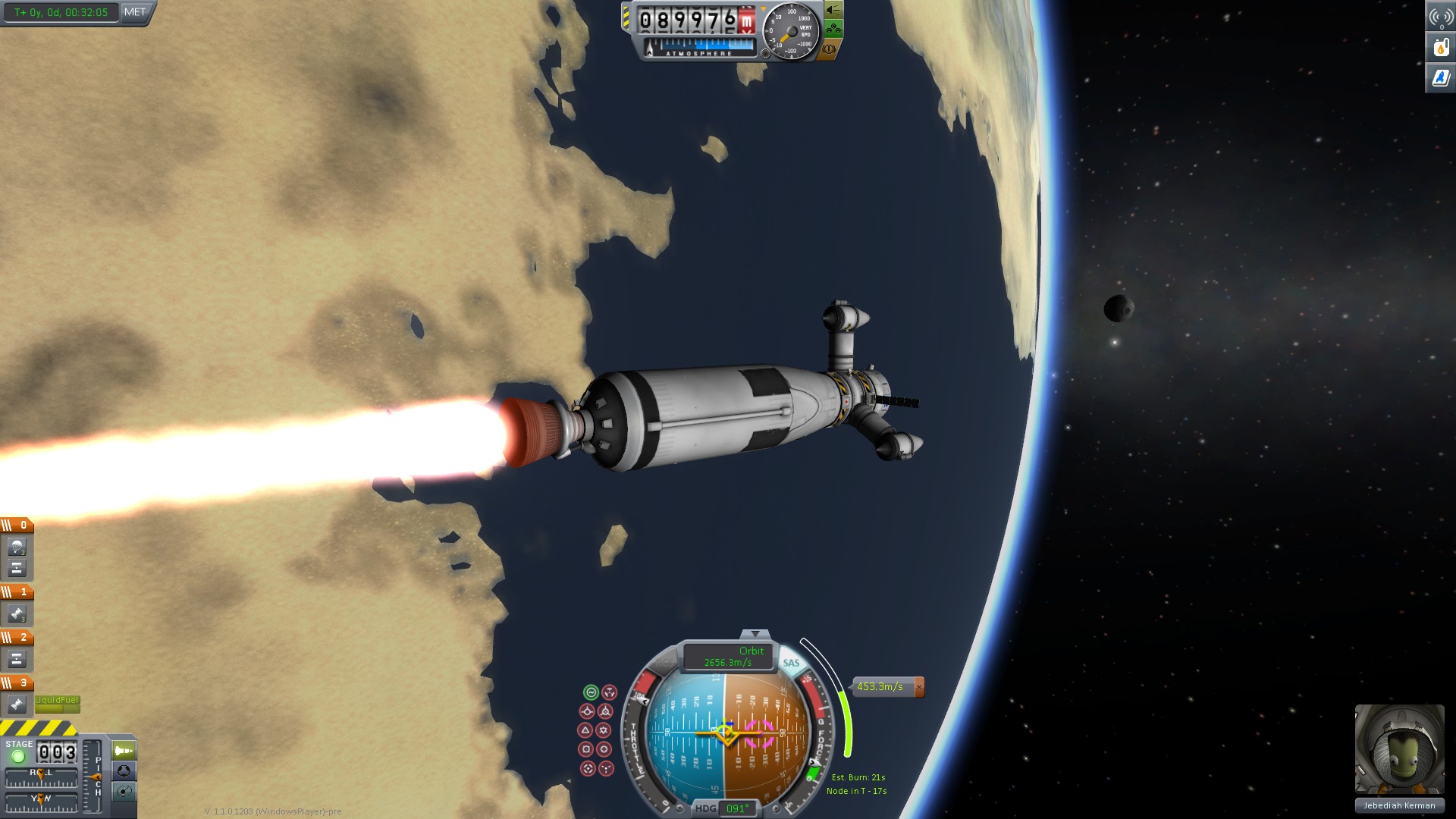This screenshot has height=819, width=1456.
Task: Select the green stability assist SAS mode
Action: (x=591, y=692)
